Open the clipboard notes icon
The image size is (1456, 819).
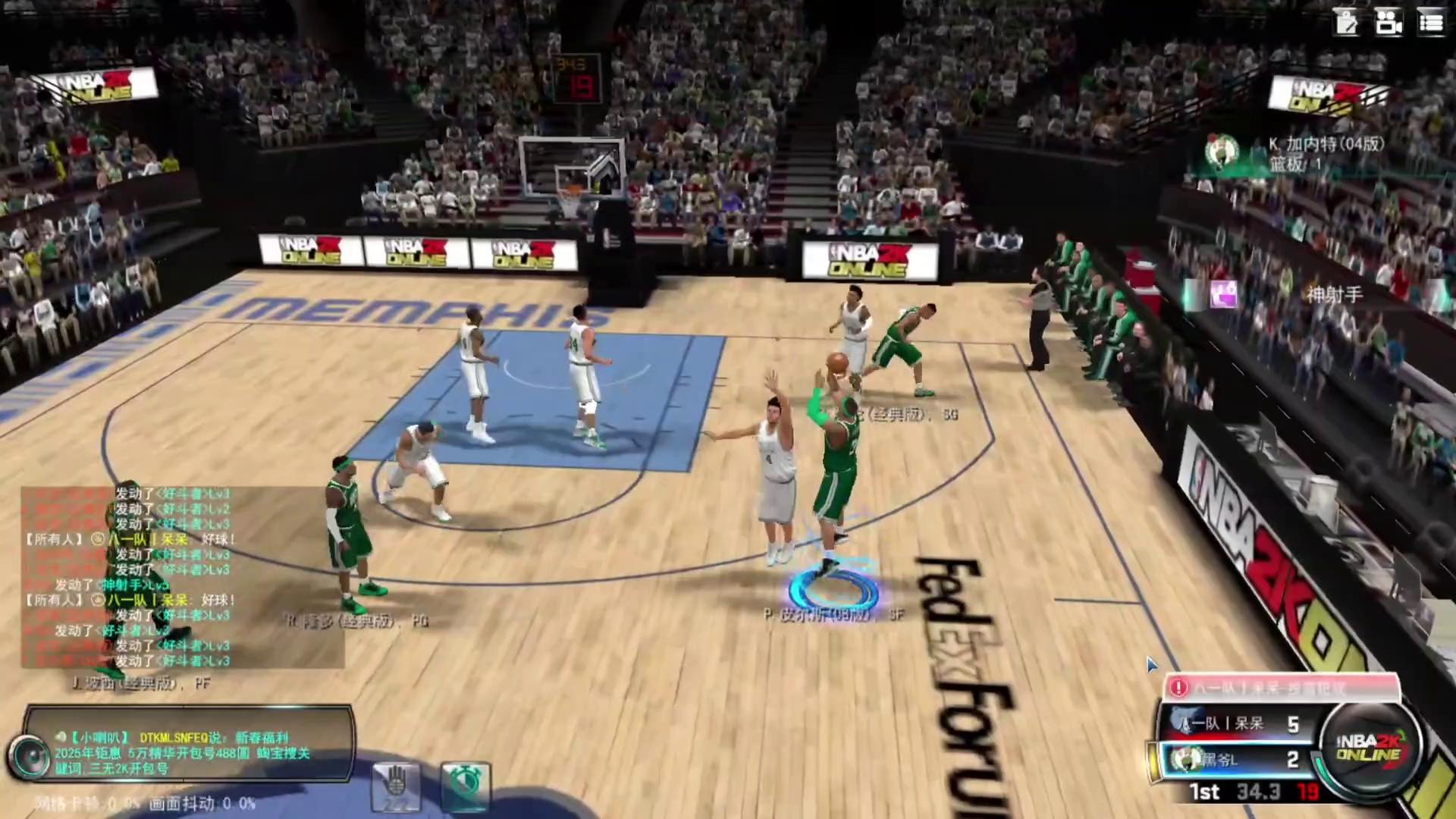coord(1347,23)
